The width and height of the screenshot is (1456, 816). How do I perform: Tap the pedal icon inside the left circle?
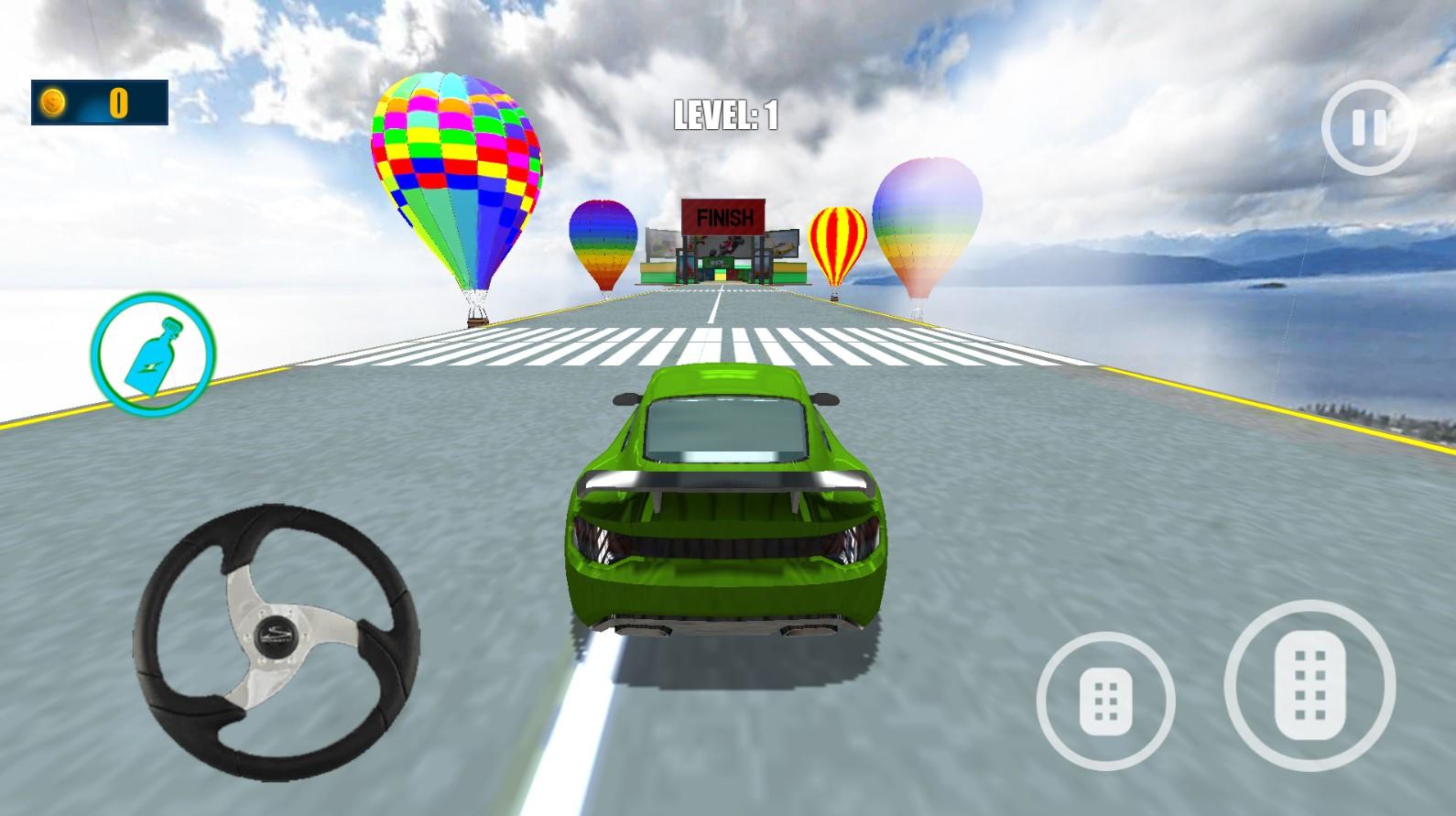[x=1107, y=702]
